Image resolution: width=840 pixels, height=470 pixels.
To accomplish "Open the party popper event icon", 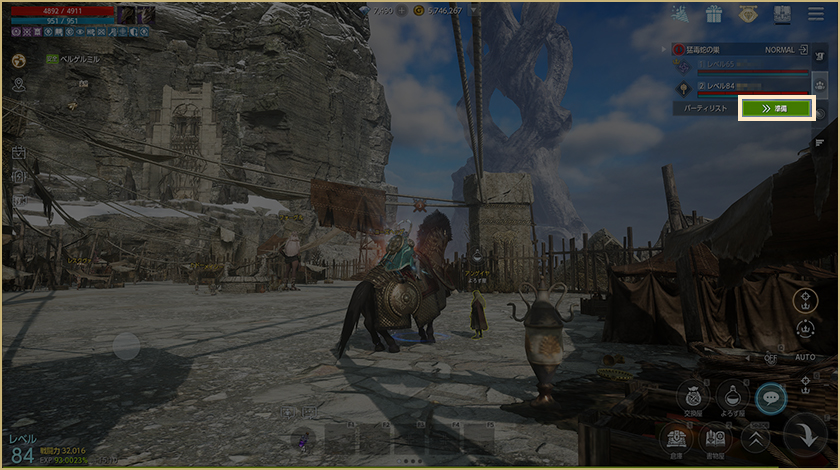I will 679,14.
